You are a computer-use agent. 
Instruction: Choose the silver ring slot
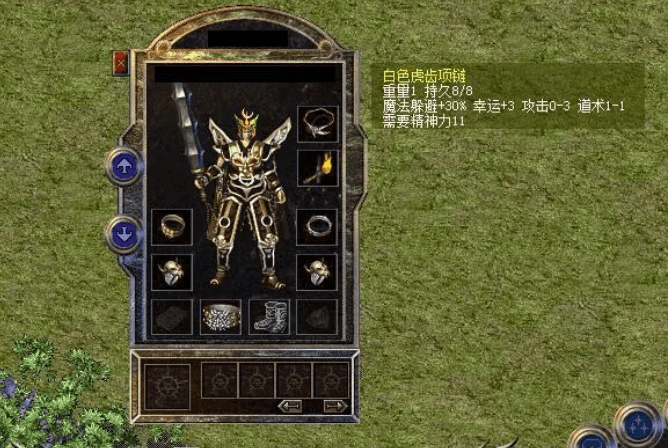[x=318, y=226]
